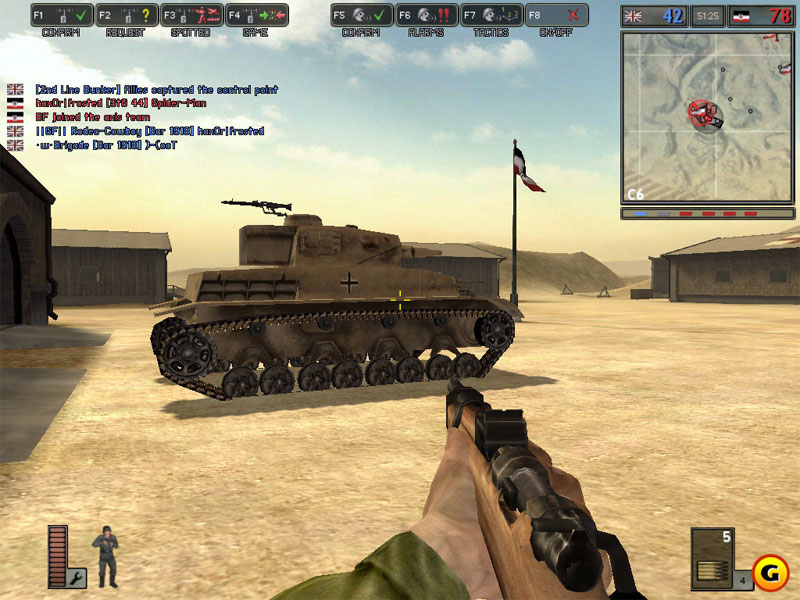Select the rifle ammo clip icon
Screen dimensions: 800x600
coord(711,566)
